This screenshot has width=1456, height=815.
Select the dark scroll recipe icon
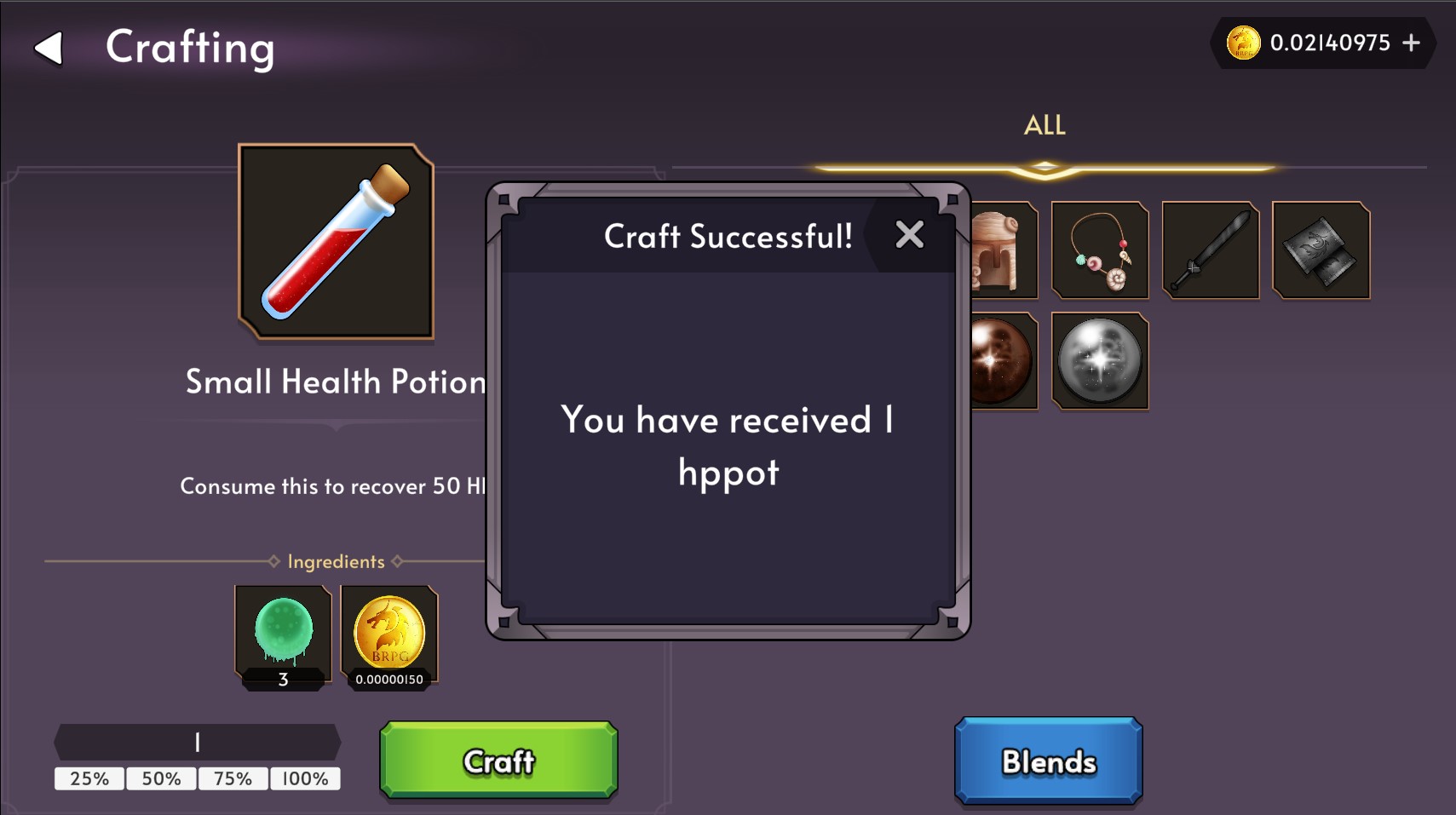point(1320,250)
